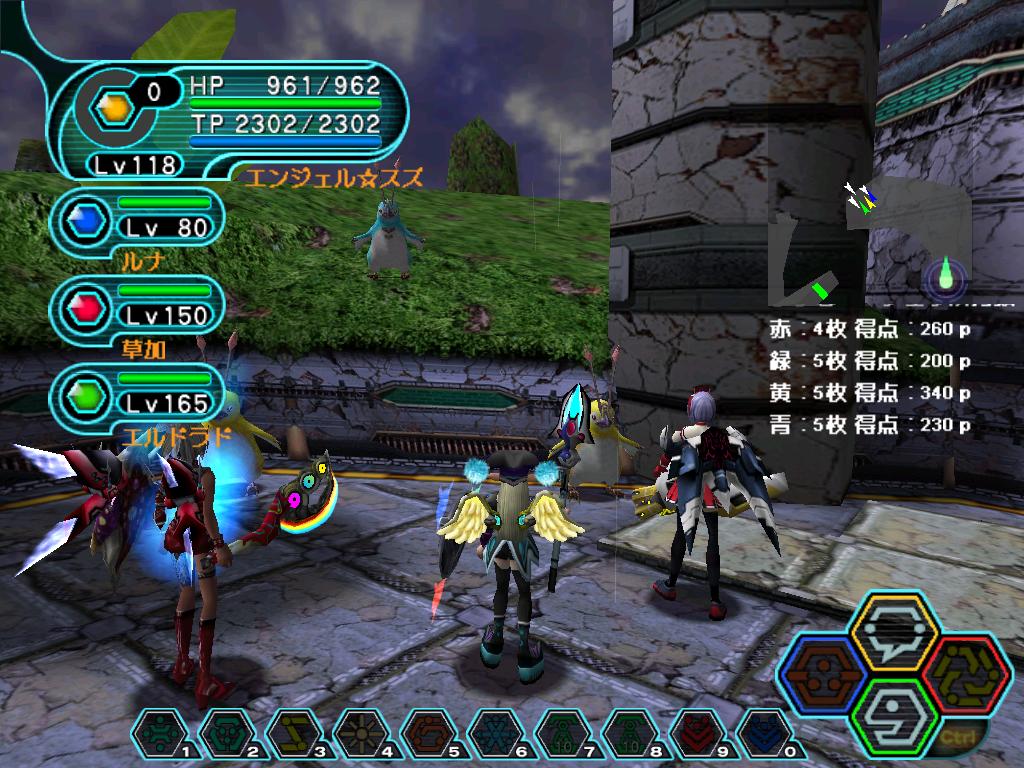Viewport: 1024px width, 768px height.
Task: Click your own Lv118 character status panel
Action: click(232, 119)
